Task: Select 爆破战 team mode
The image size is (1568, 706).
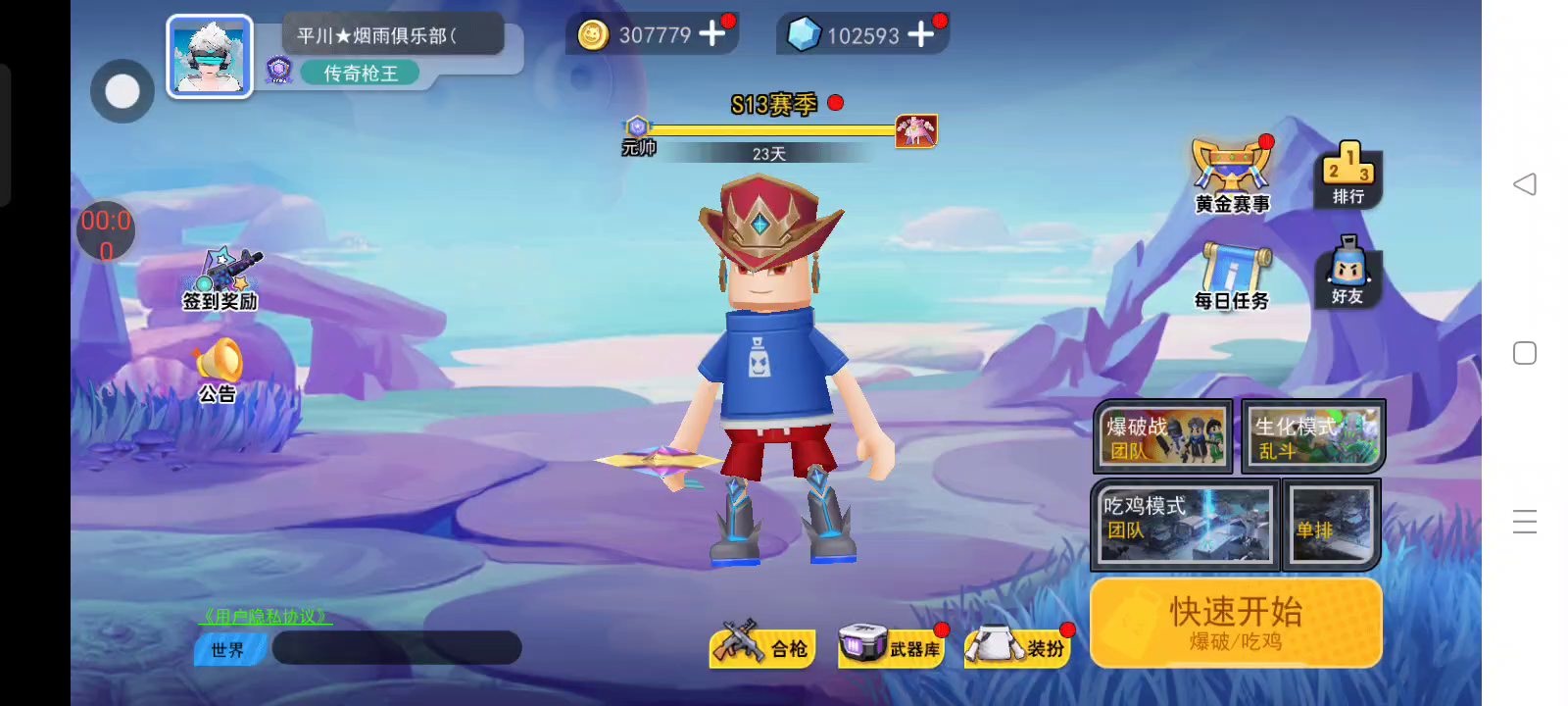Action: [1163, 436]
